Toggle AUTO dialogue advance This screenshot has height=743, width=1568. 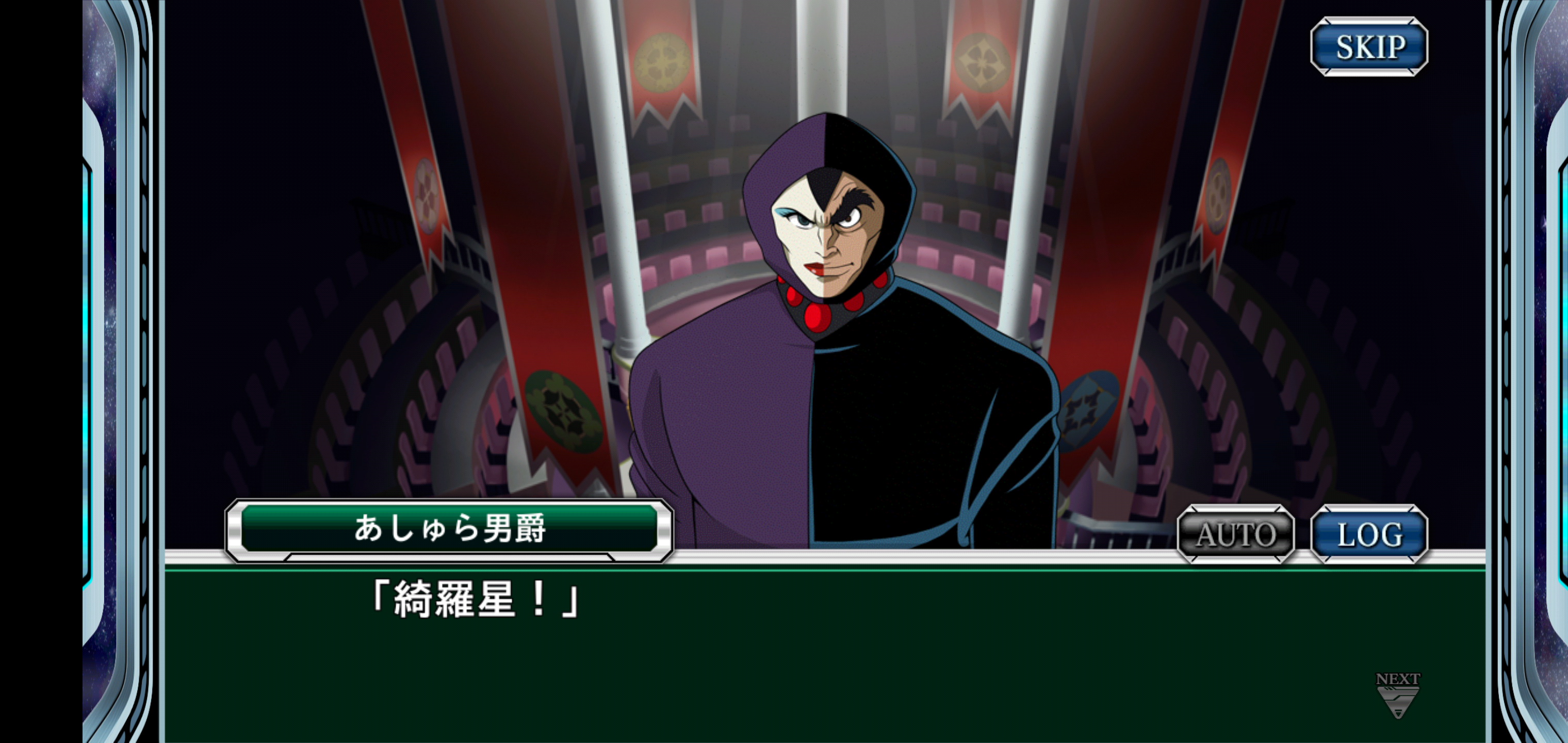pyautogui.click(x=1236, y=534)
